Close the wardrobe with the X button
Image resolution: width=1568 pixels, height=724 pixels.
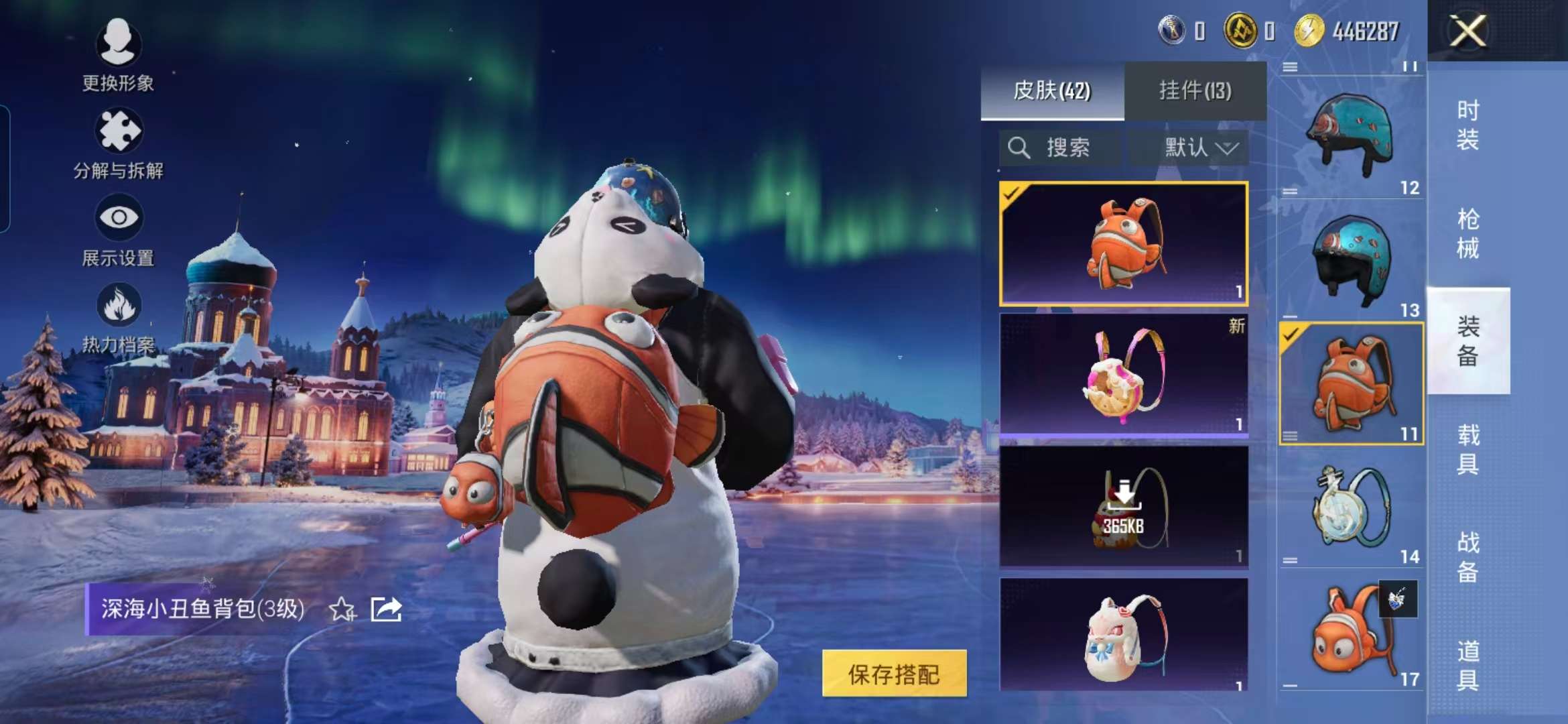tap(1467, 32)
